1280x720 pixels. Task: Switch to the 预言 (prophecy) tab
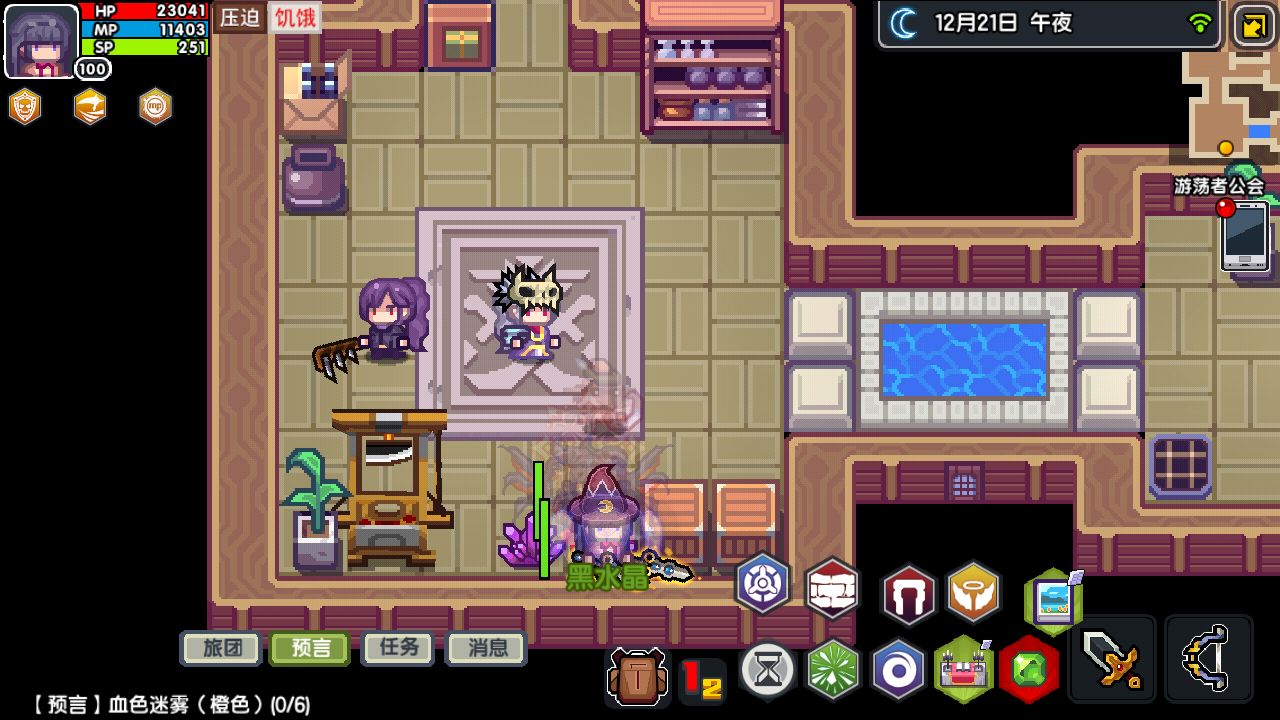pyautogui.click(x=310, y=648)
